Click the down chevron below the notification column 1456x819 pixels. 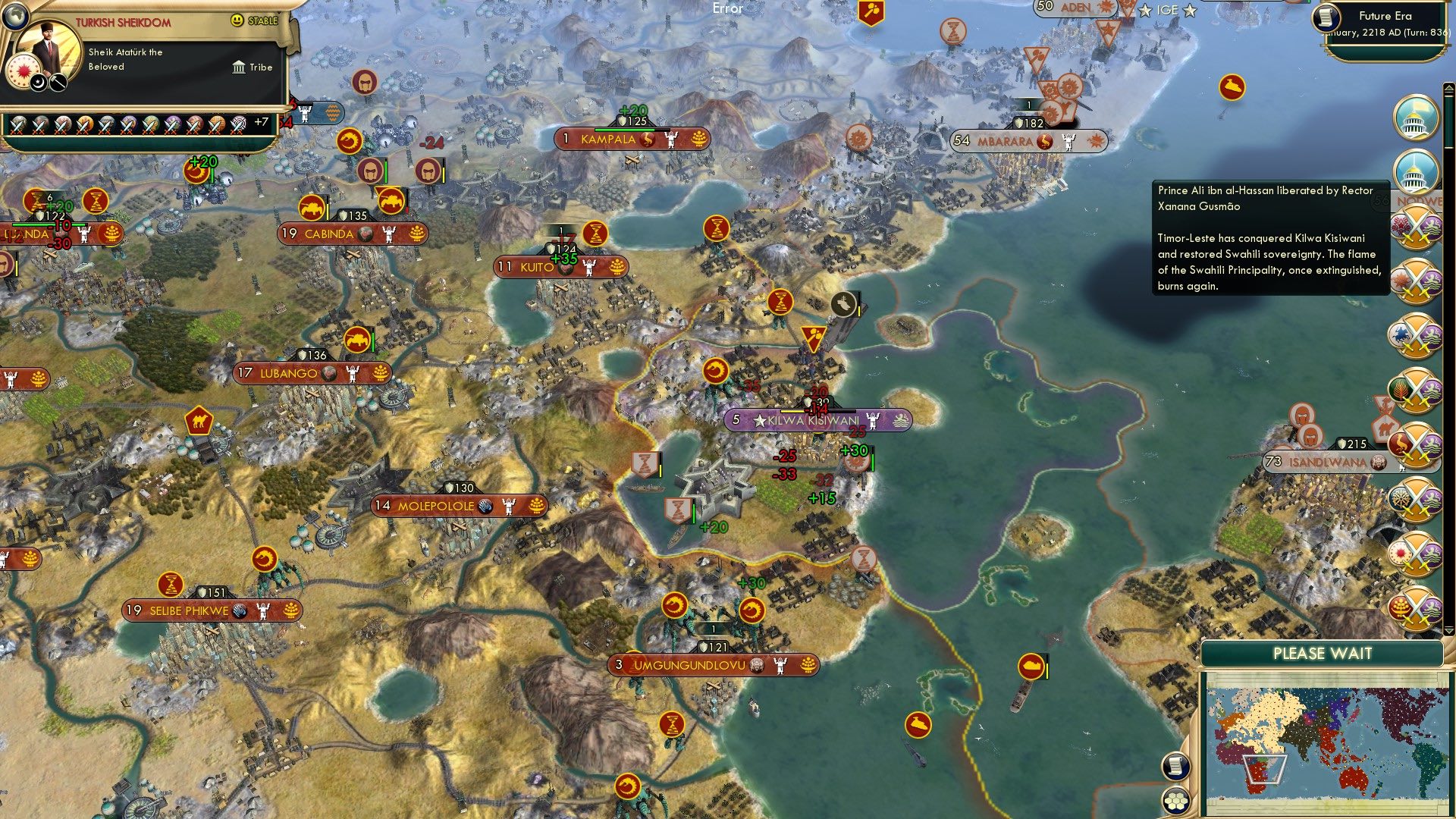[x=1448, y=632]
